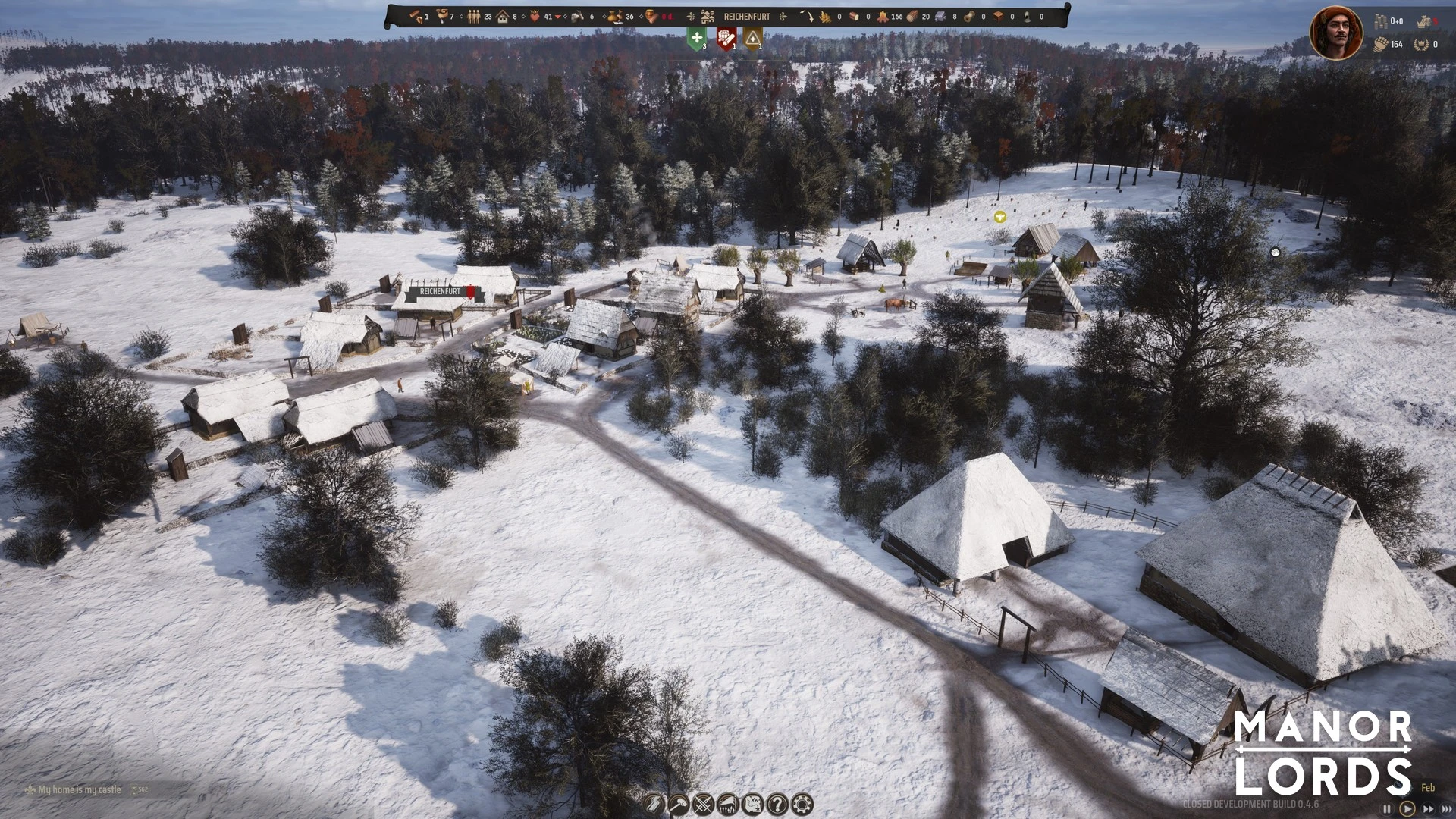Set game to triple fast-forward speed
1456x819 pixels.
pyautogui.click(x=1445, y=809)
